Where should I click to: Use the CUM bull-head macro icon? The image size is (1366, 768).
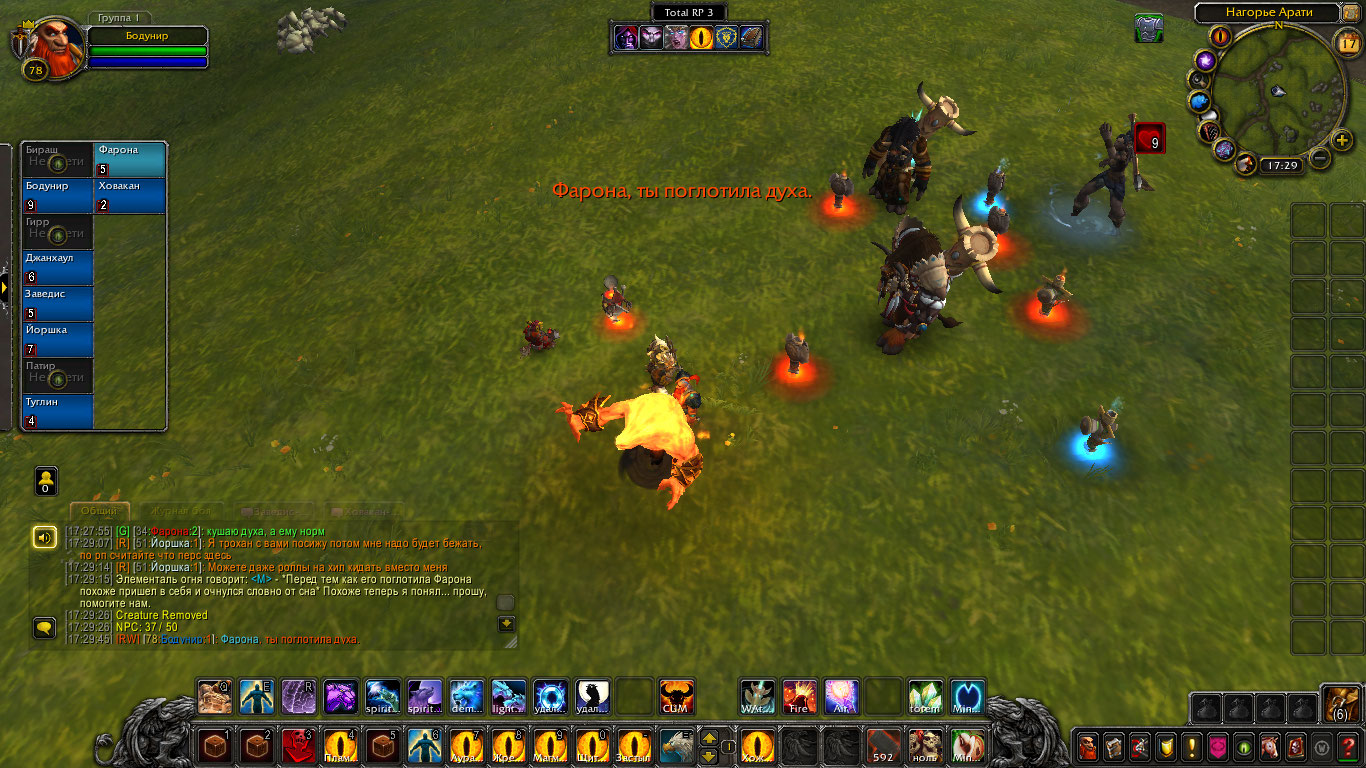coord(677,696)
